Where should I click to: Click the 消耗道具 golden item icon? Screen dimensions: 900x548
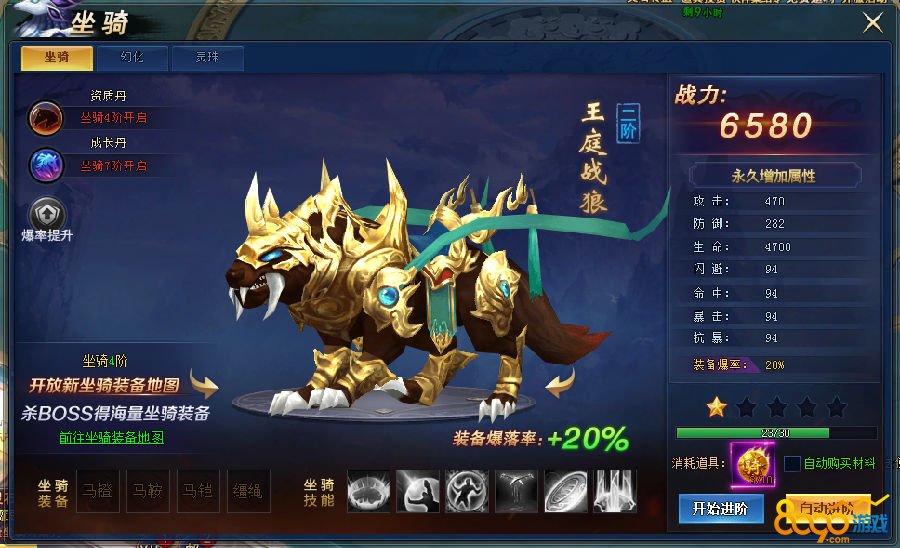[x=751, y=464]
